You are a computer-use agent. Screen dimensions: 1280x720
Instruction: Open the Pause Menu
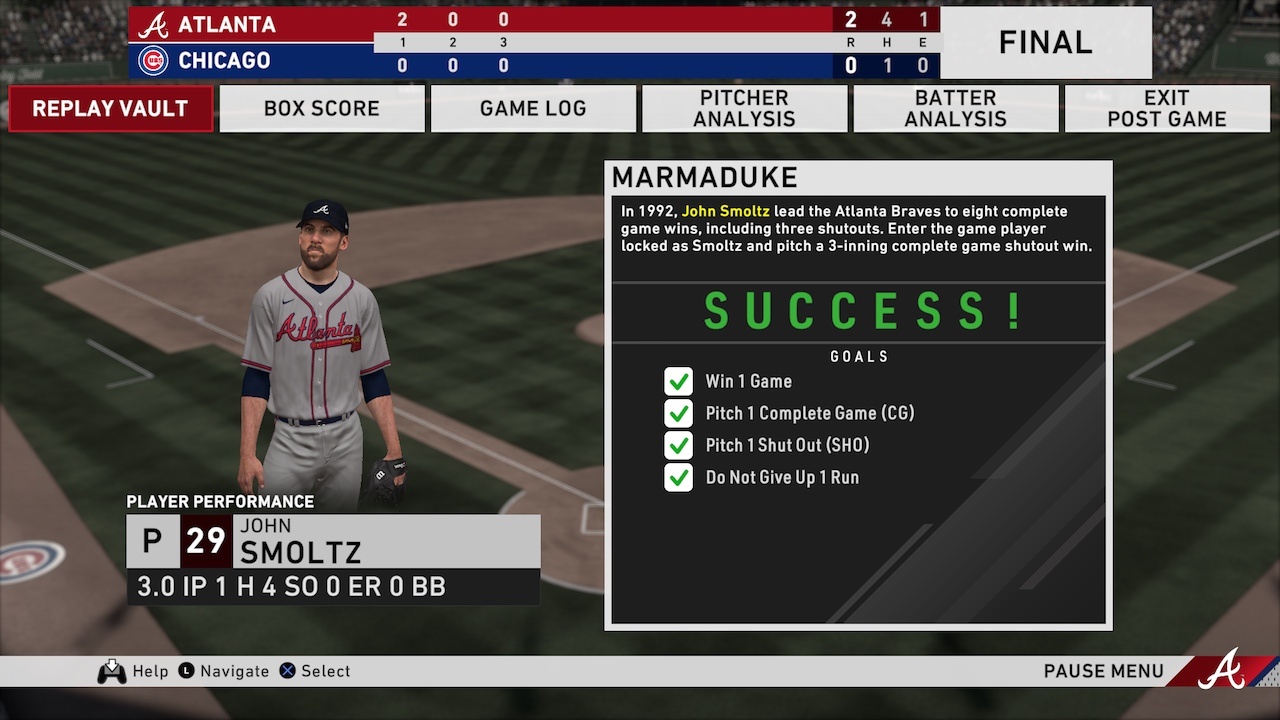coord(1103,671)
